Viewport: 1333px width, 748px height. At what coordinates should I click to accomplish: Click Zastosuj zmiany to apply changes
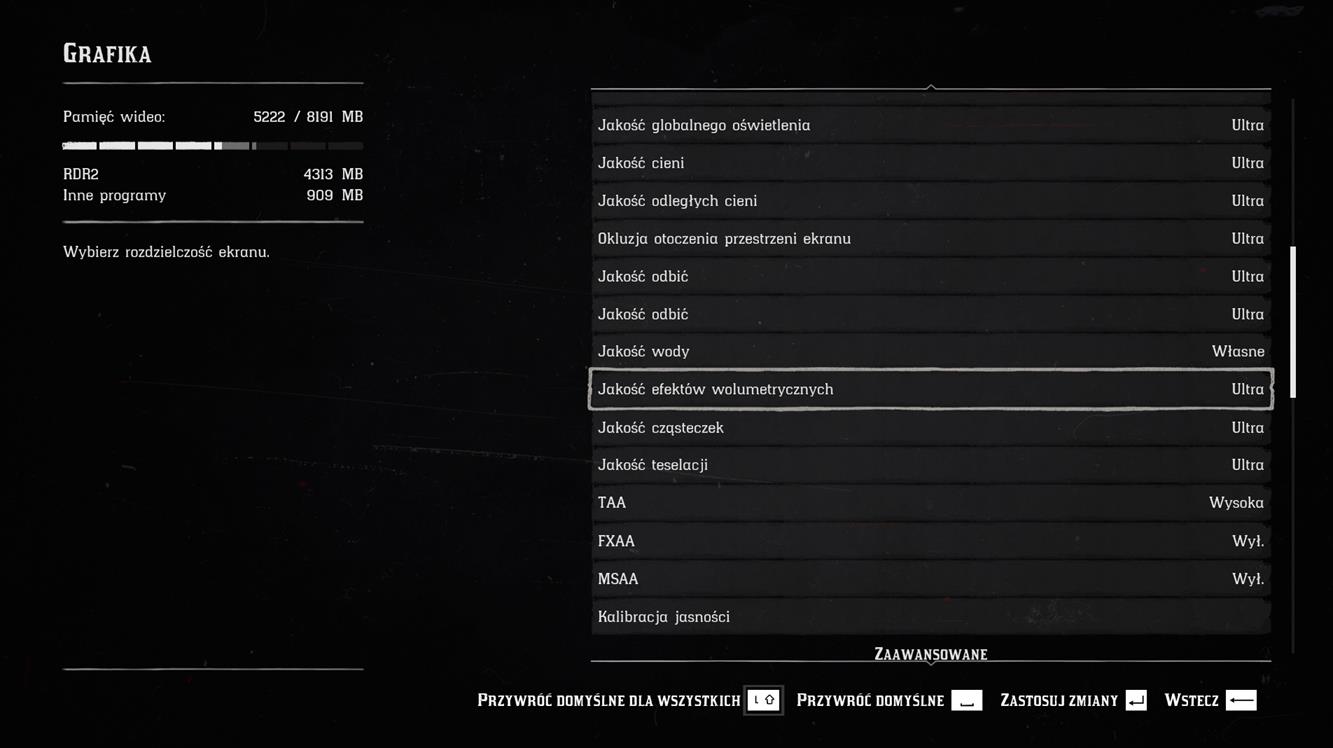1072,700
